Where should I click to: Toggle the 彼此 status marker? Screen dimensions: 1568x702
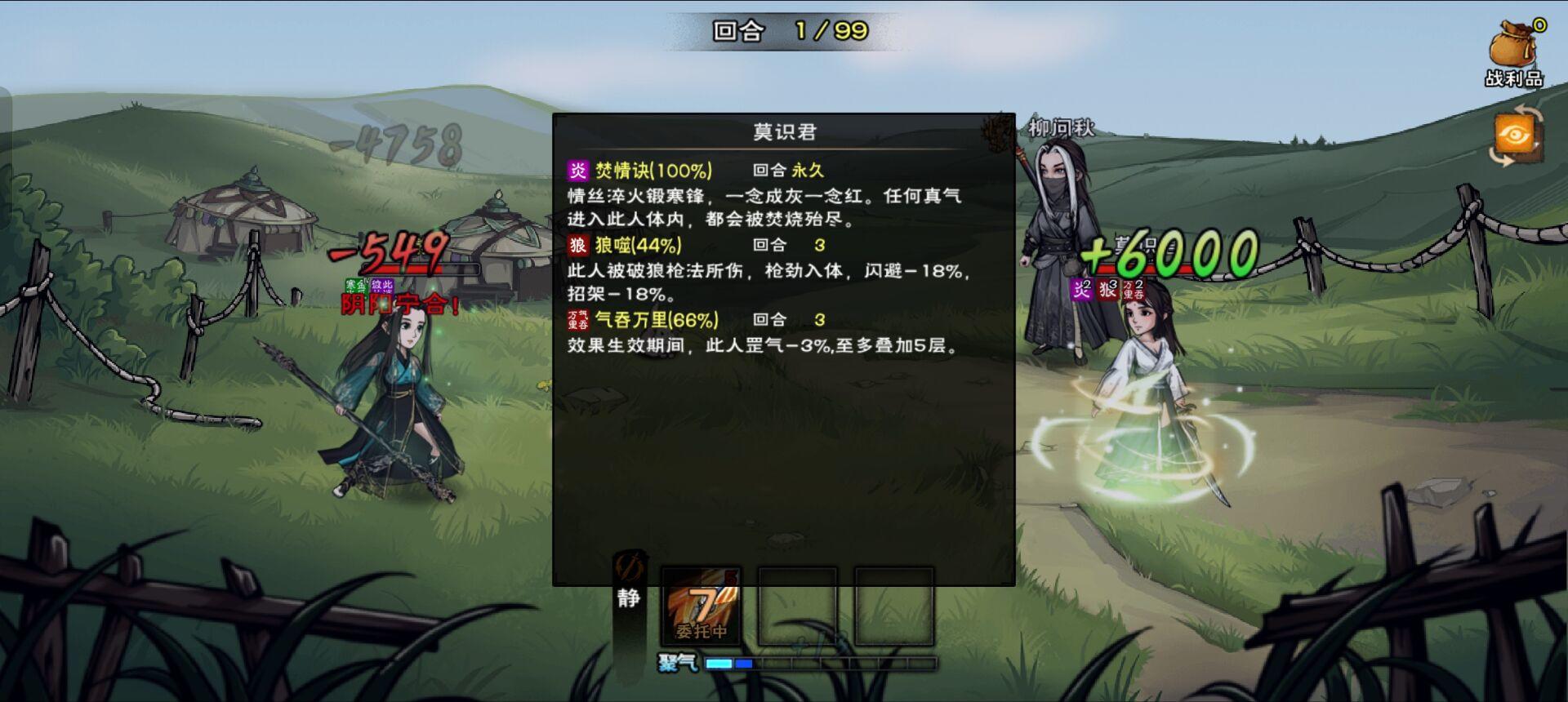coord(381,286)
